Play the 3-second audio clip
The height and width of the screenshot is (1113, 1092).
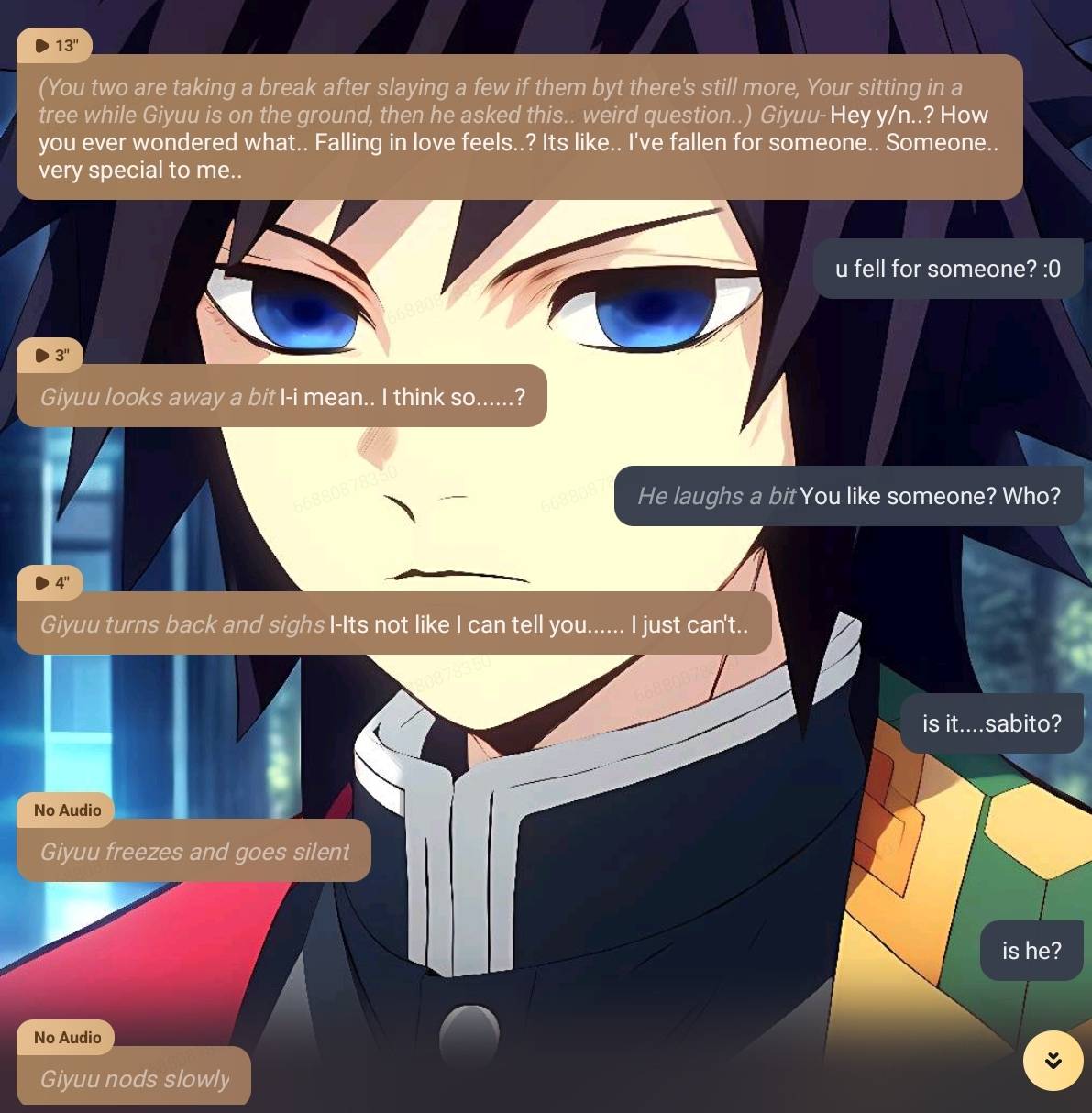point(51,356)
